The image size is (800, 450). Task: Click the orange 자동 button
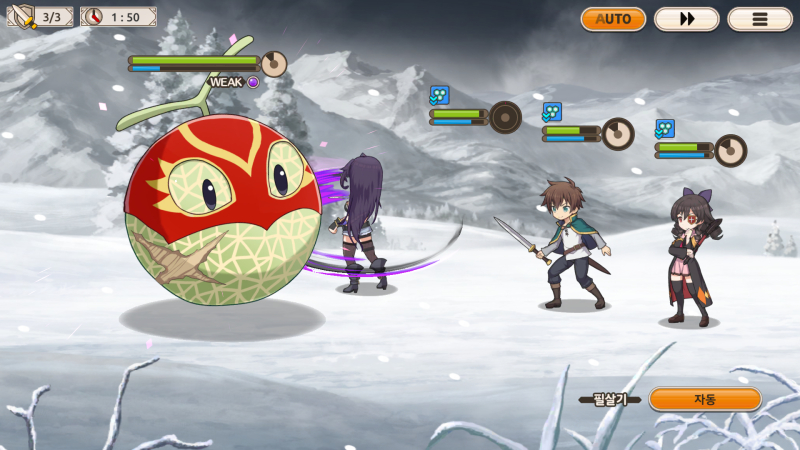705,399
